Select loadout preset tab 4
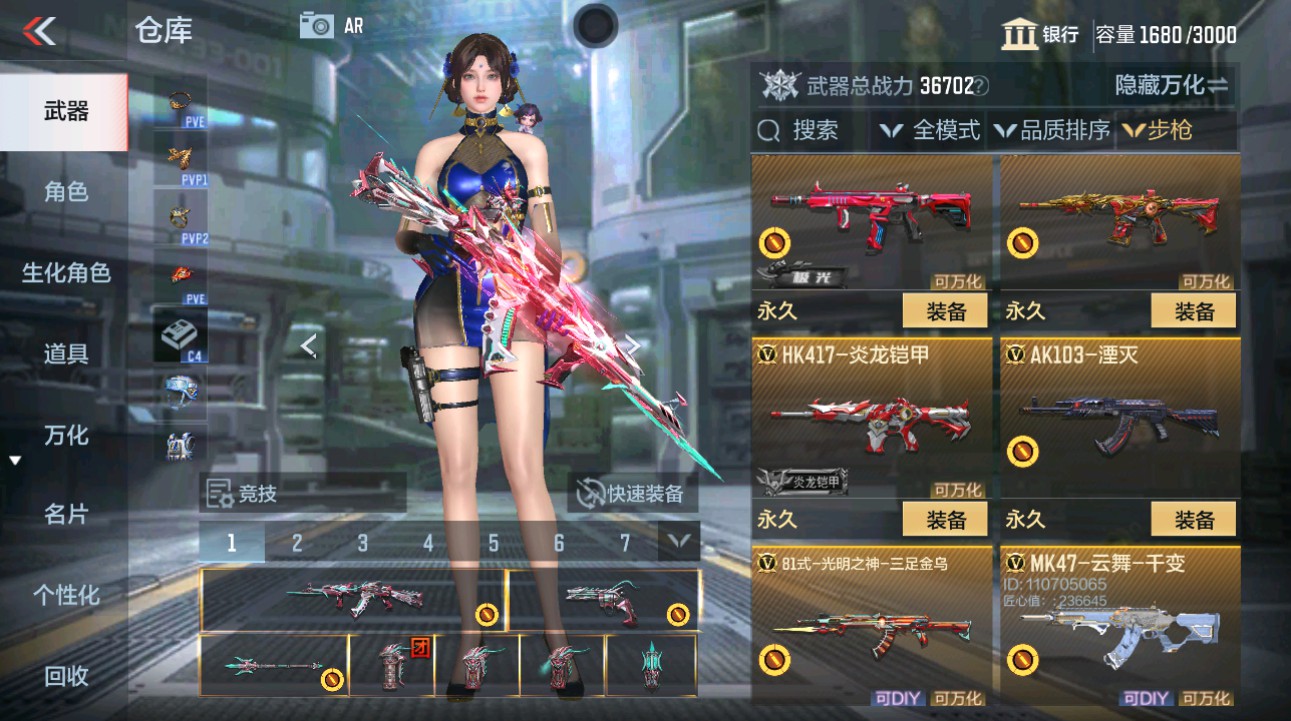The image size is (1291, 721). point(428,541)
